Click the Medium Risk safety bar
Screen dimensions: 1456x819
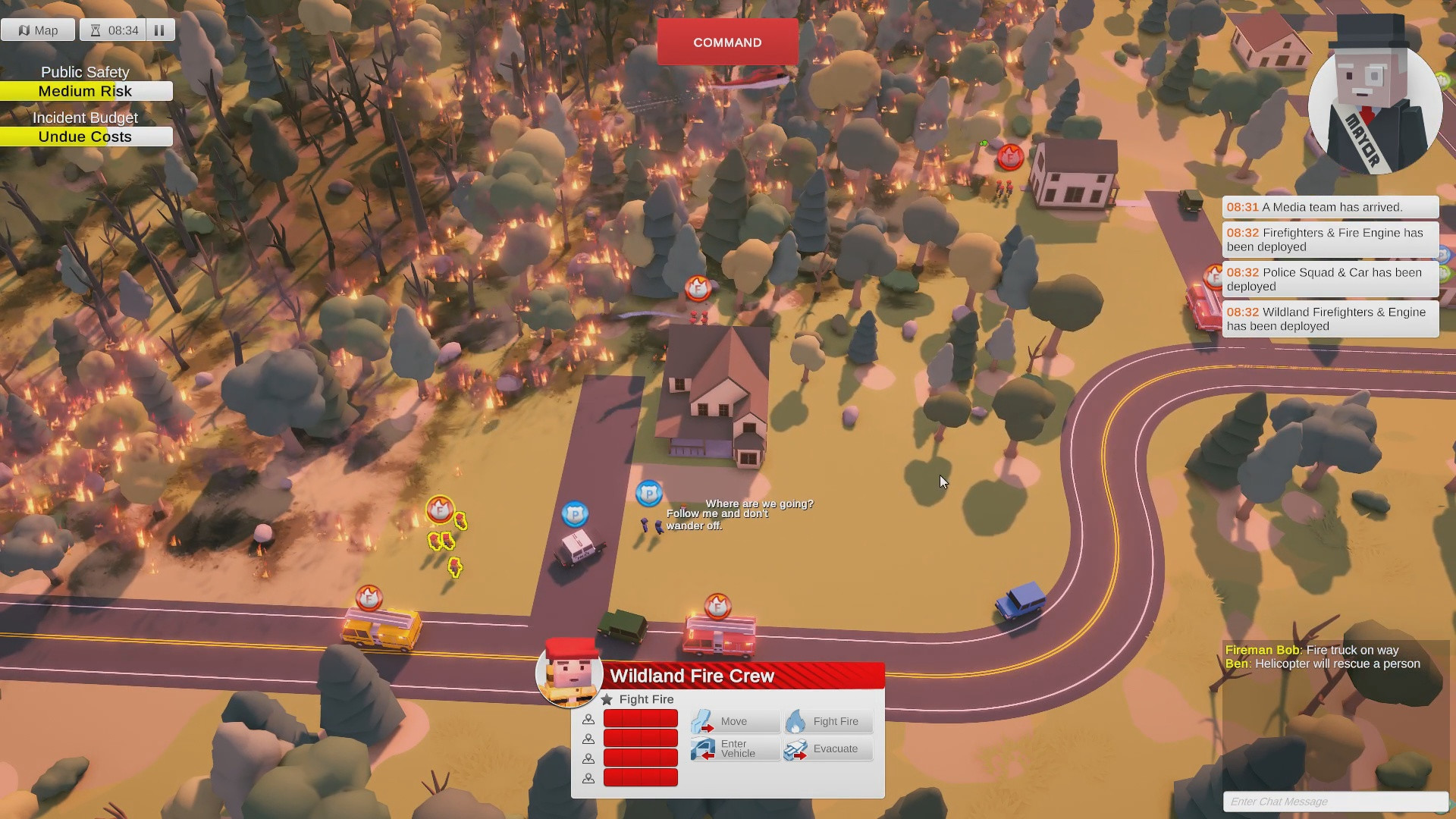click(86, 91)
